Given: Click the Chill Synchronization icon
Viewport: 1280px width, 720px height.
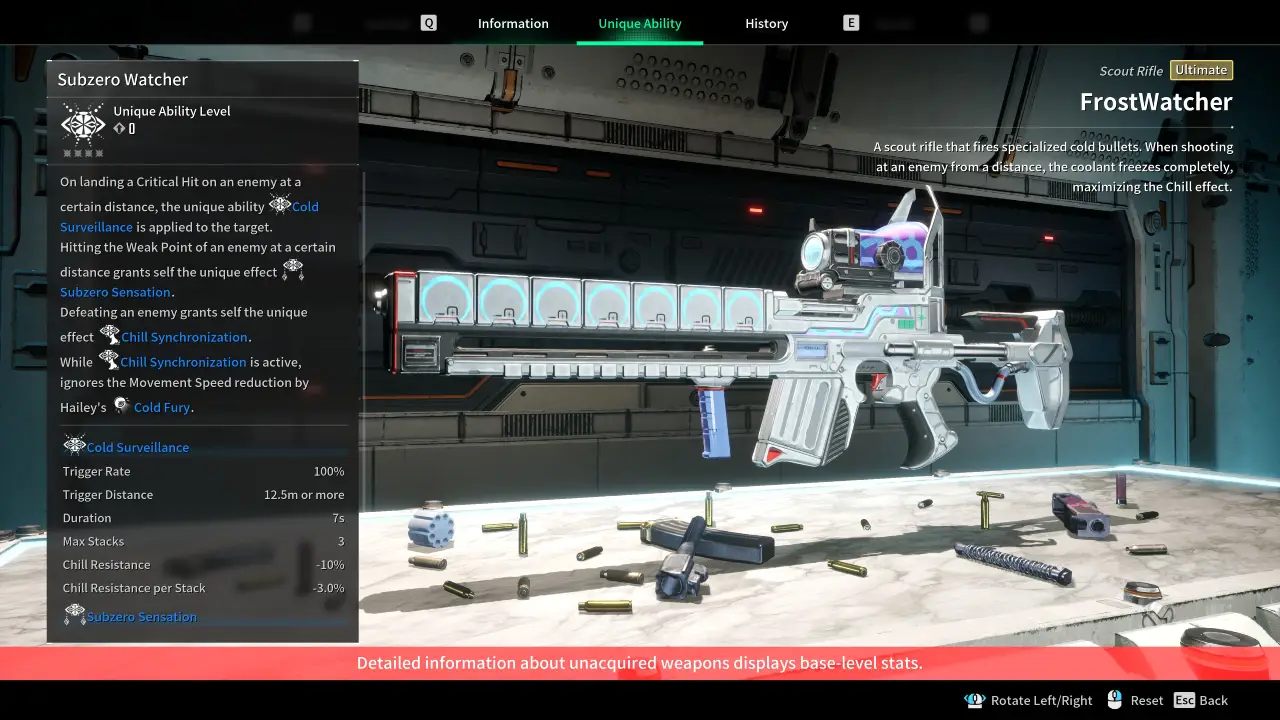Looking at the screenshot, I should click(x=109, y=336).
